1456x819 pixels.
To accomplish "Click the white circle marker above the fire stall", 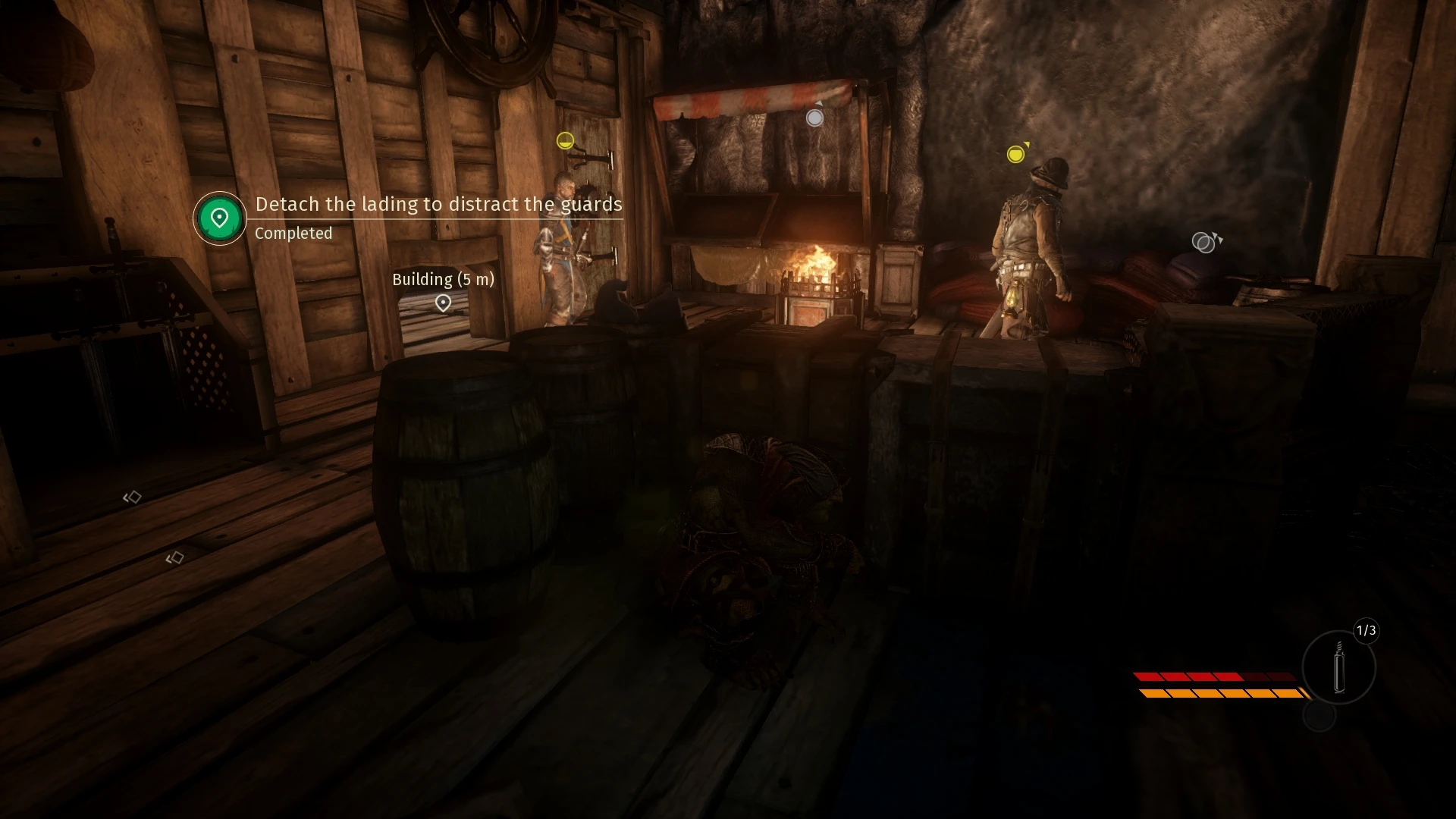I will click(x=814, y=118).
